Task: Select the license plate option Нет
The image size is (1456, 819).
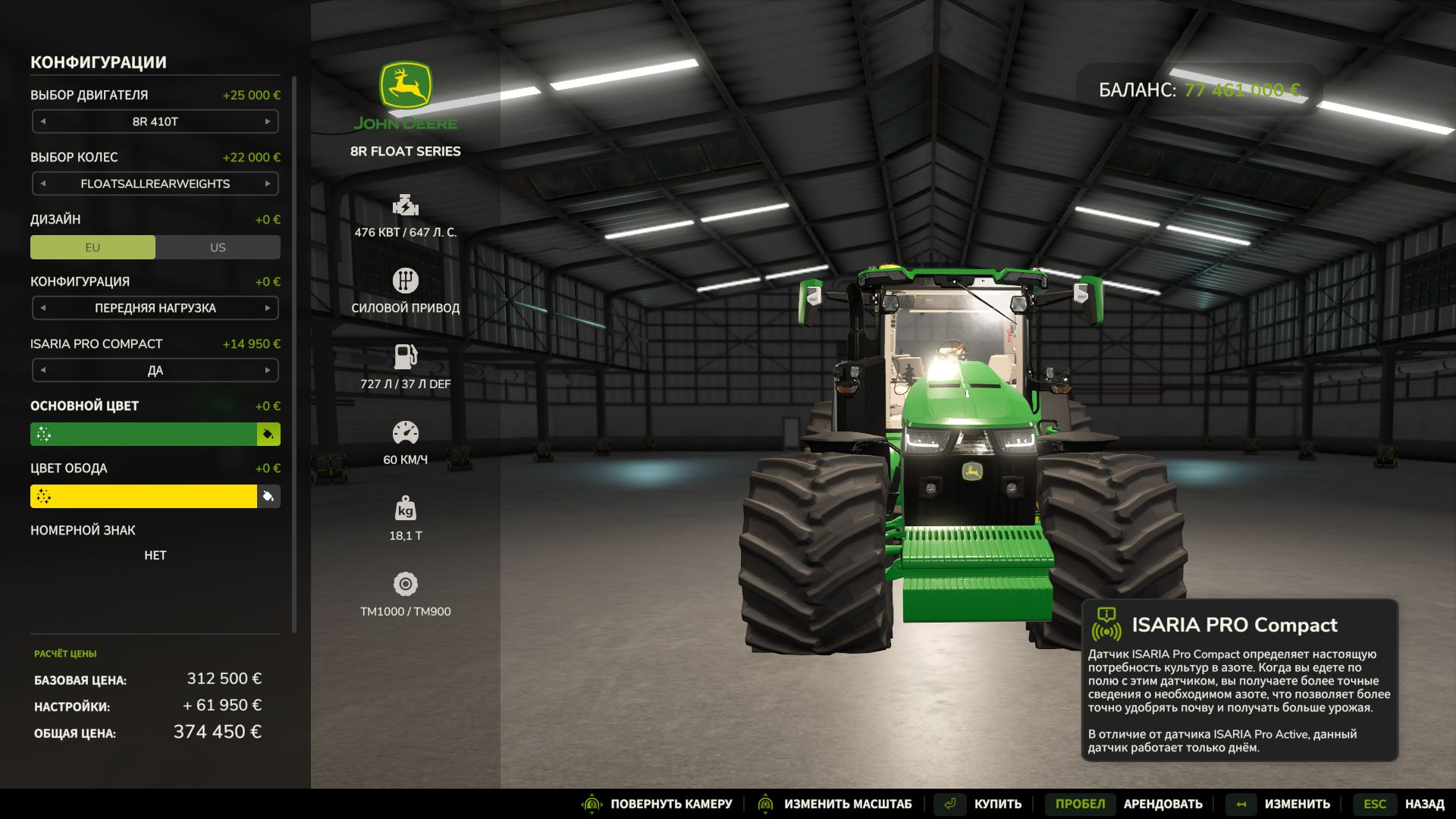Action: coord(155,555)
